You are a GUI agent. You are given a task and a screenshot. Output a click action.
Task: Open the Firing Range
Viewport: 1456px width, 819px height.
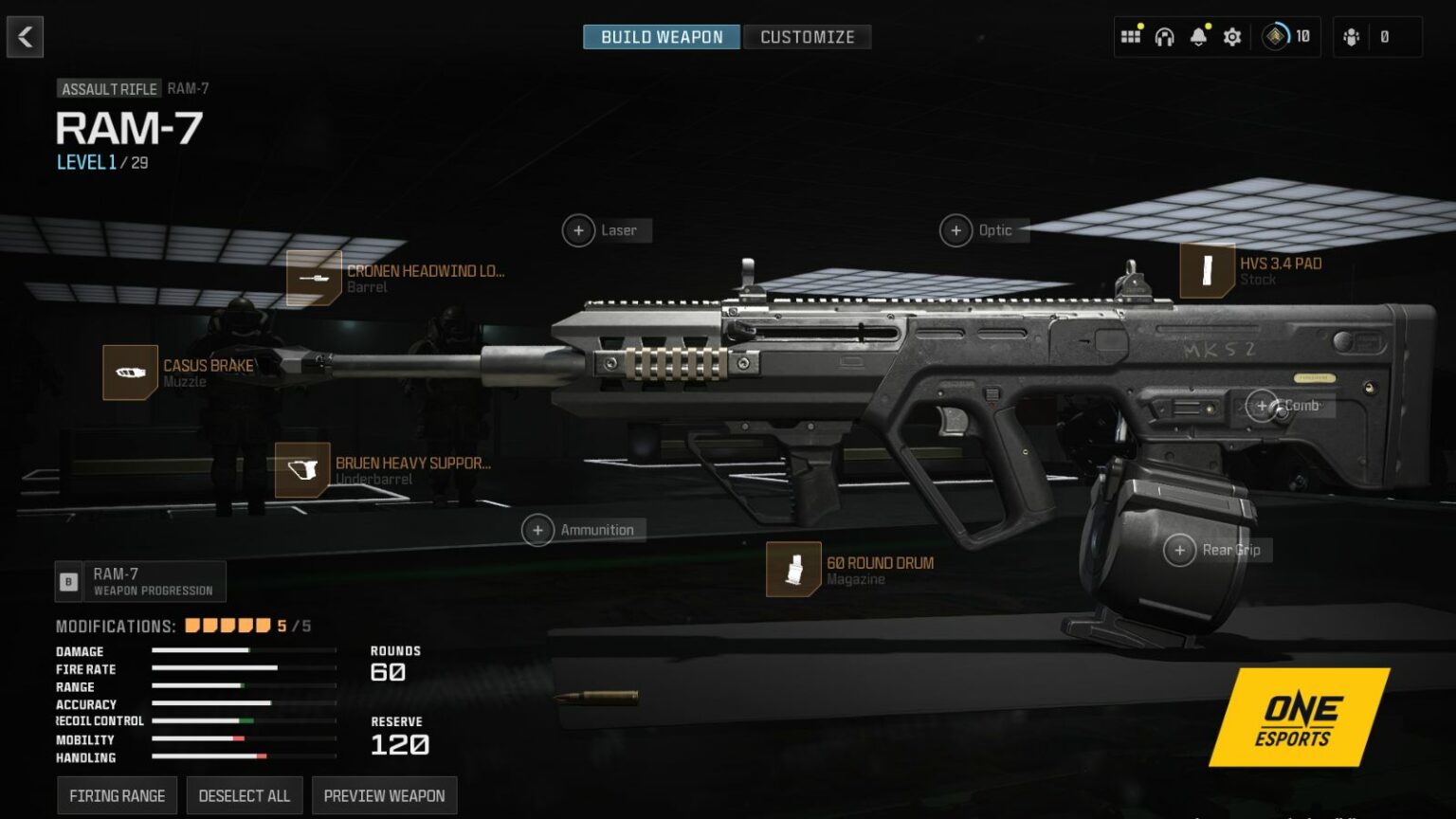[117, 795]
